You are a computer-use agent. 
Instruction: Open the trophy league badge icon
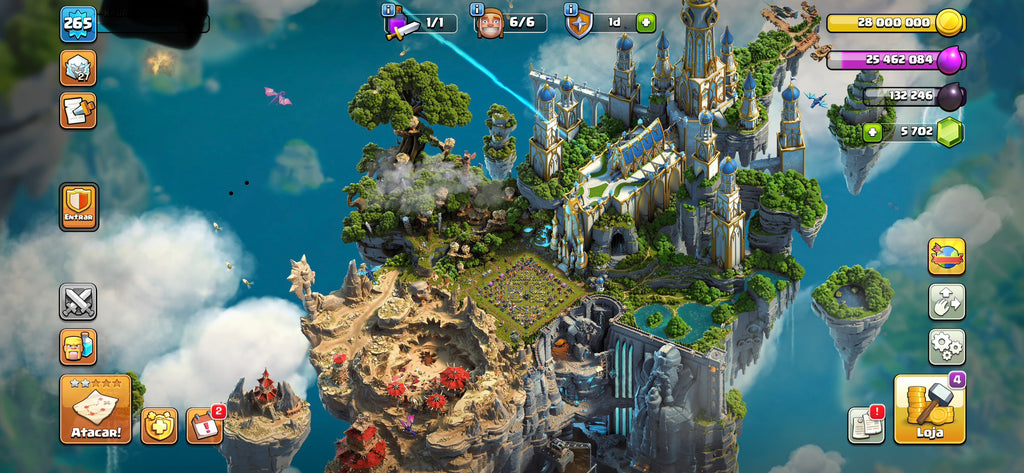tap(78, 68)
